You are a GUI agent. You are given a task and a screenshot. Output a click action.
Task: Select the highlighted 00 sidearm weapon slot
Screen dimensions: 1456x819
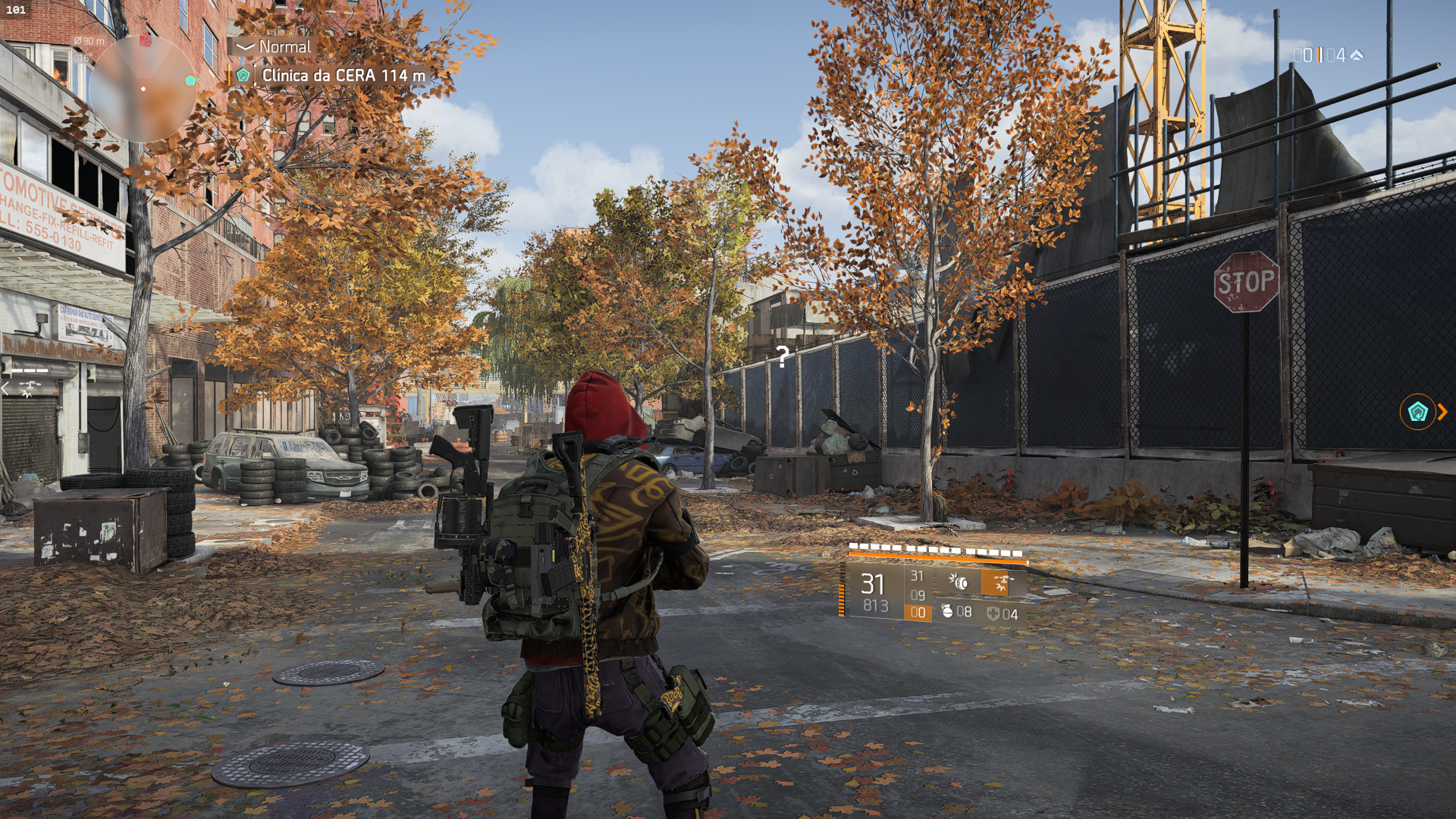[x=918, y=613]
